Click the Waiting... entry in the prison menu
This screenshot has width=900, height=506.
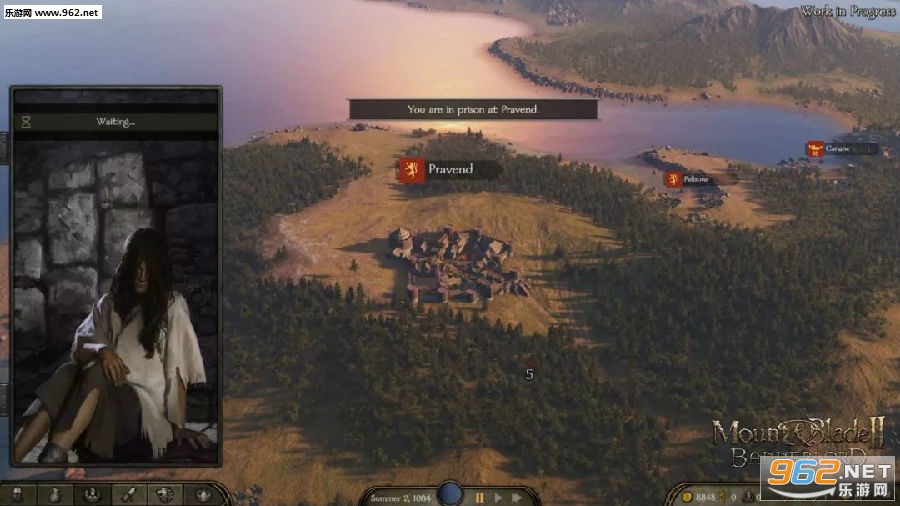[116, 122]
